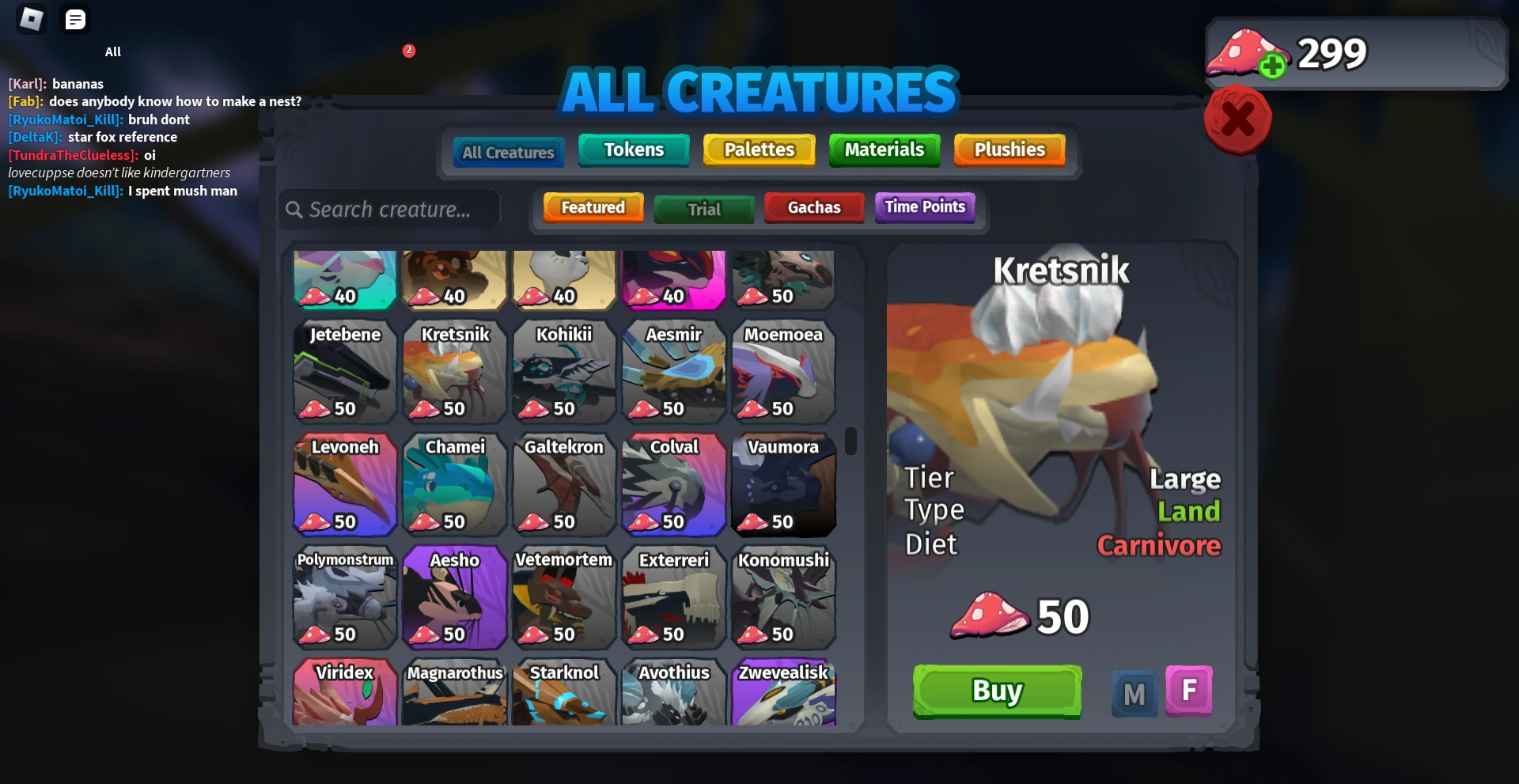Toggle the F model view button

1189,691
